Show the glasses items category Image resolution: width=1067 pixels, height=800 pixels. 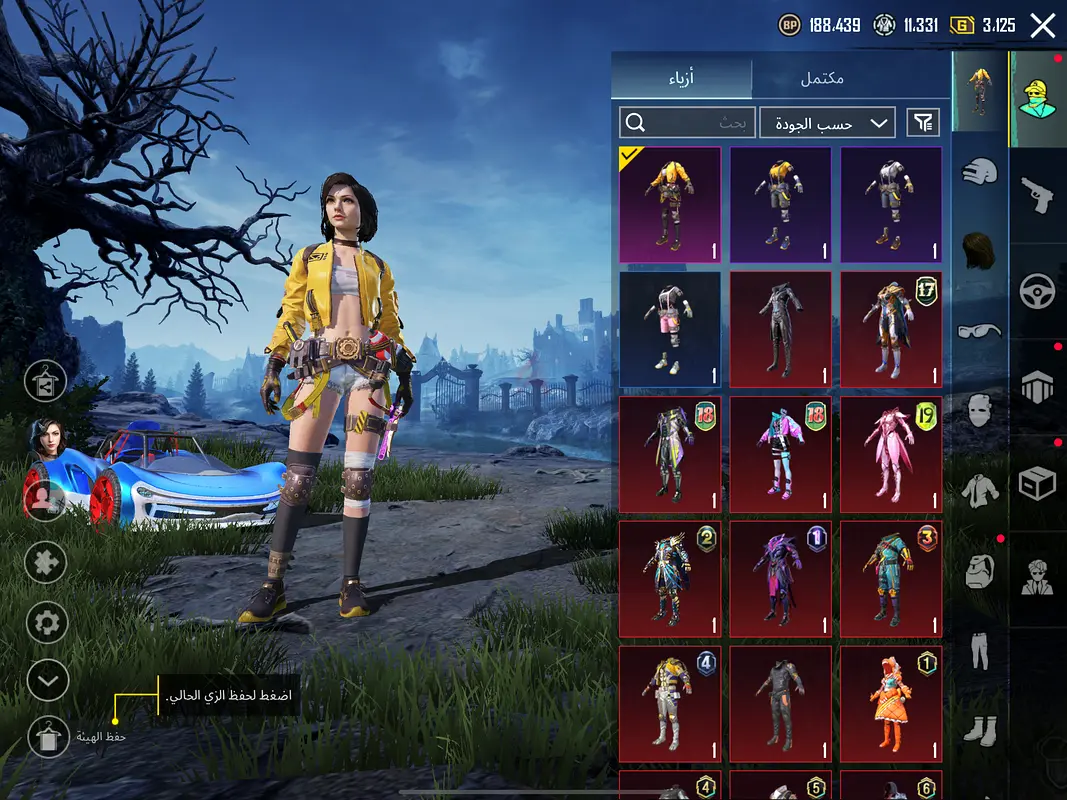pos(980,330)
